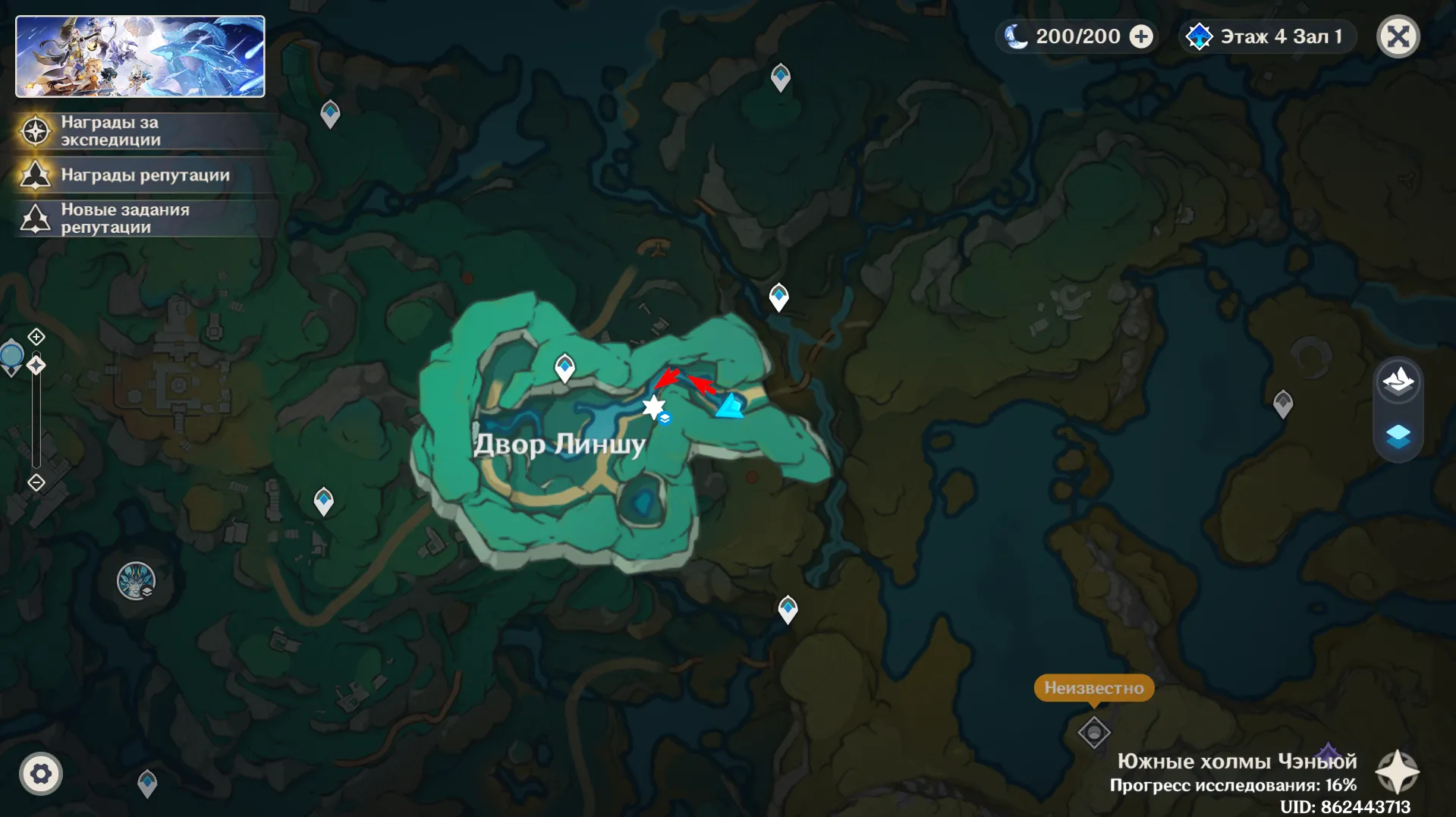
Task: Select Награды репутации entry
Action: (144, 175)
